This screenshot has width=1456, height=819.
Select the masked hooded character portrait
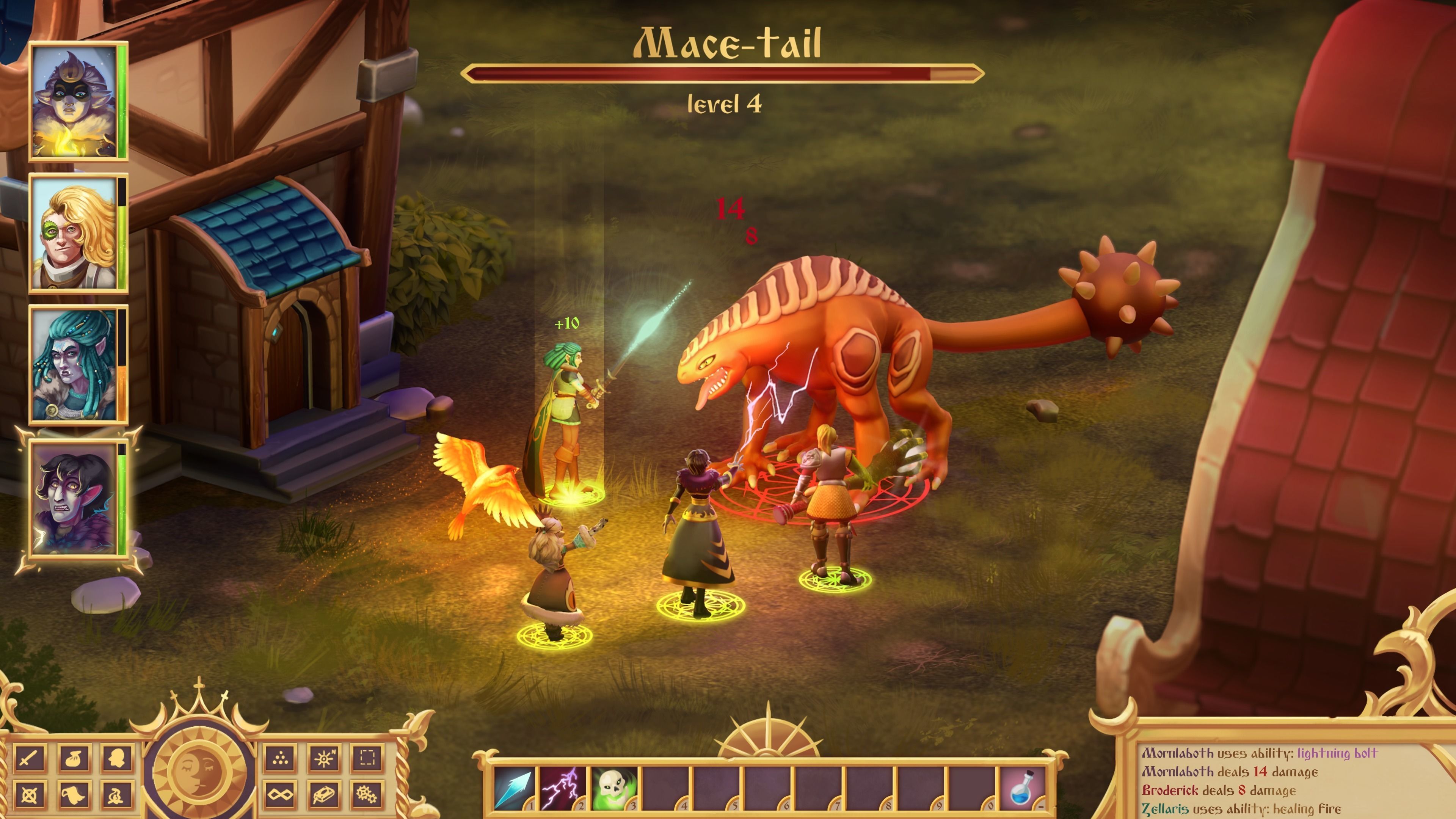coord(75,102)
